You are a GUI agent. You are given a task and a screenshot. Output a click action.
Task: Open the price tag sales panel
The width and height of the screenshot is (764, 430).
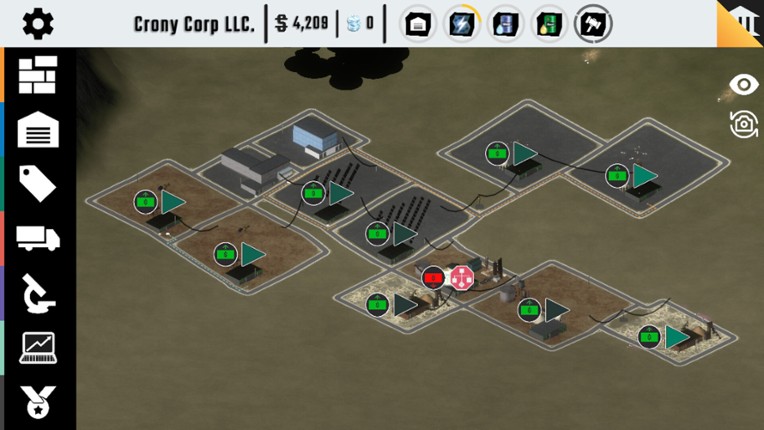[x=38, y=184]
